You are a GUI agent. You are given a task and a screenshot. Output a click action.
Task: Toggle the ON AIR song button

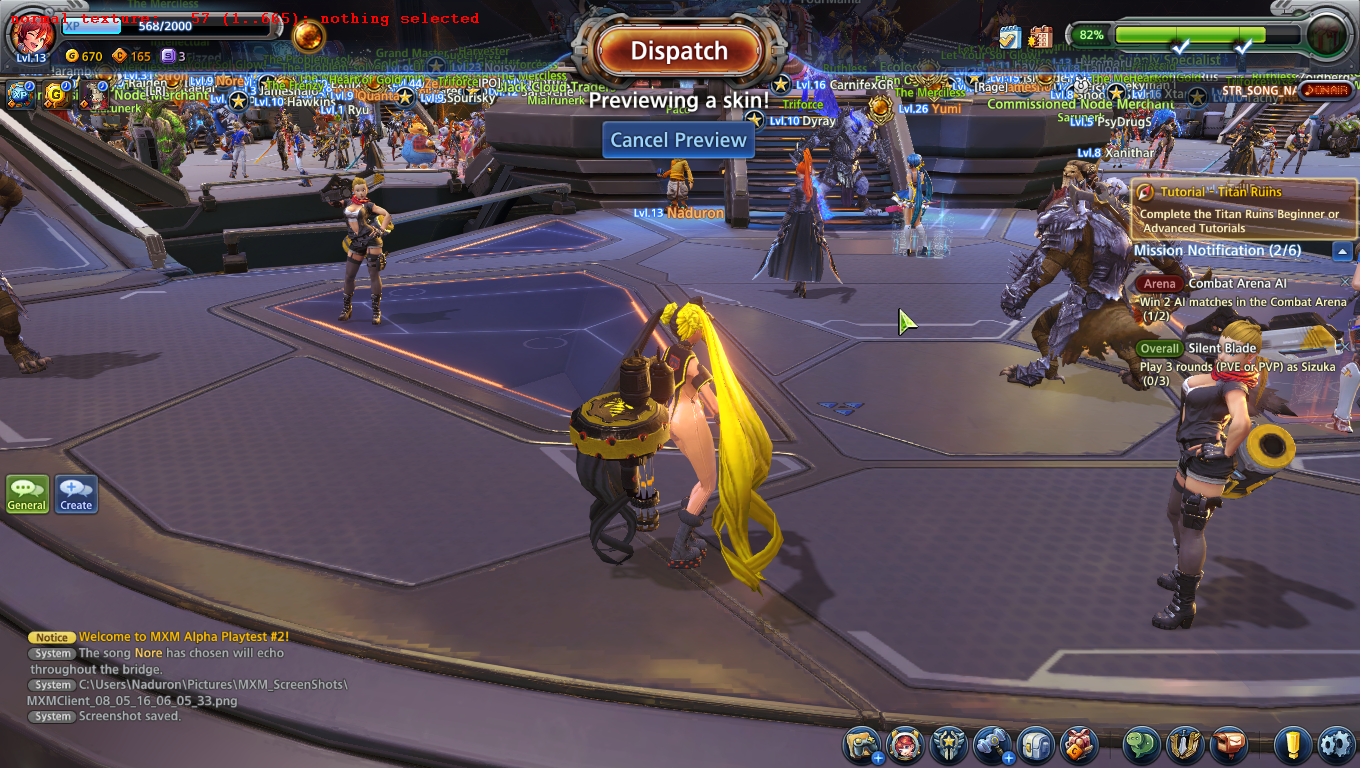tap(1327, 91)
